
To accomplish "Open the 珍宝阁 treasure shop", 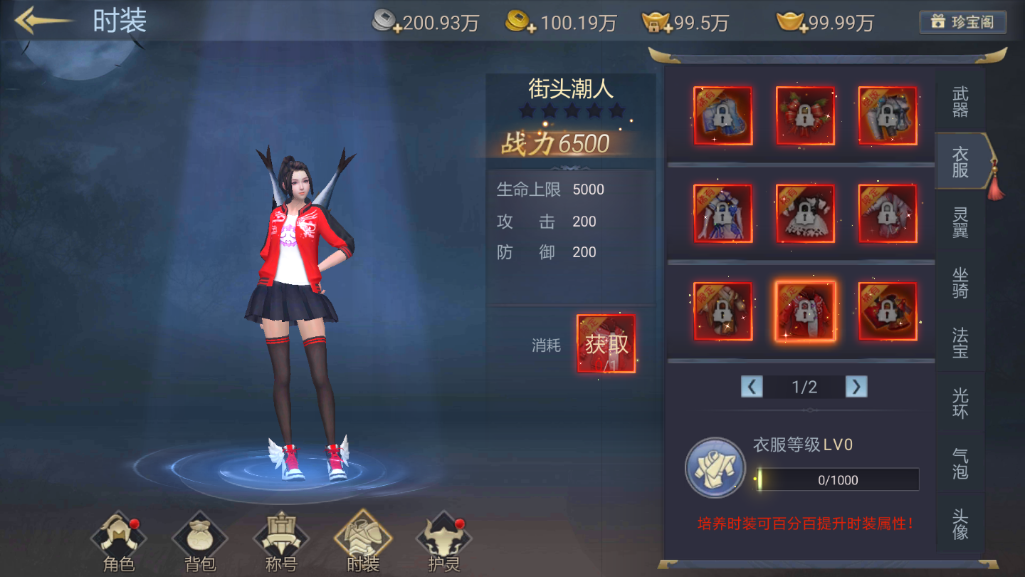I will (x=962, y=21).
